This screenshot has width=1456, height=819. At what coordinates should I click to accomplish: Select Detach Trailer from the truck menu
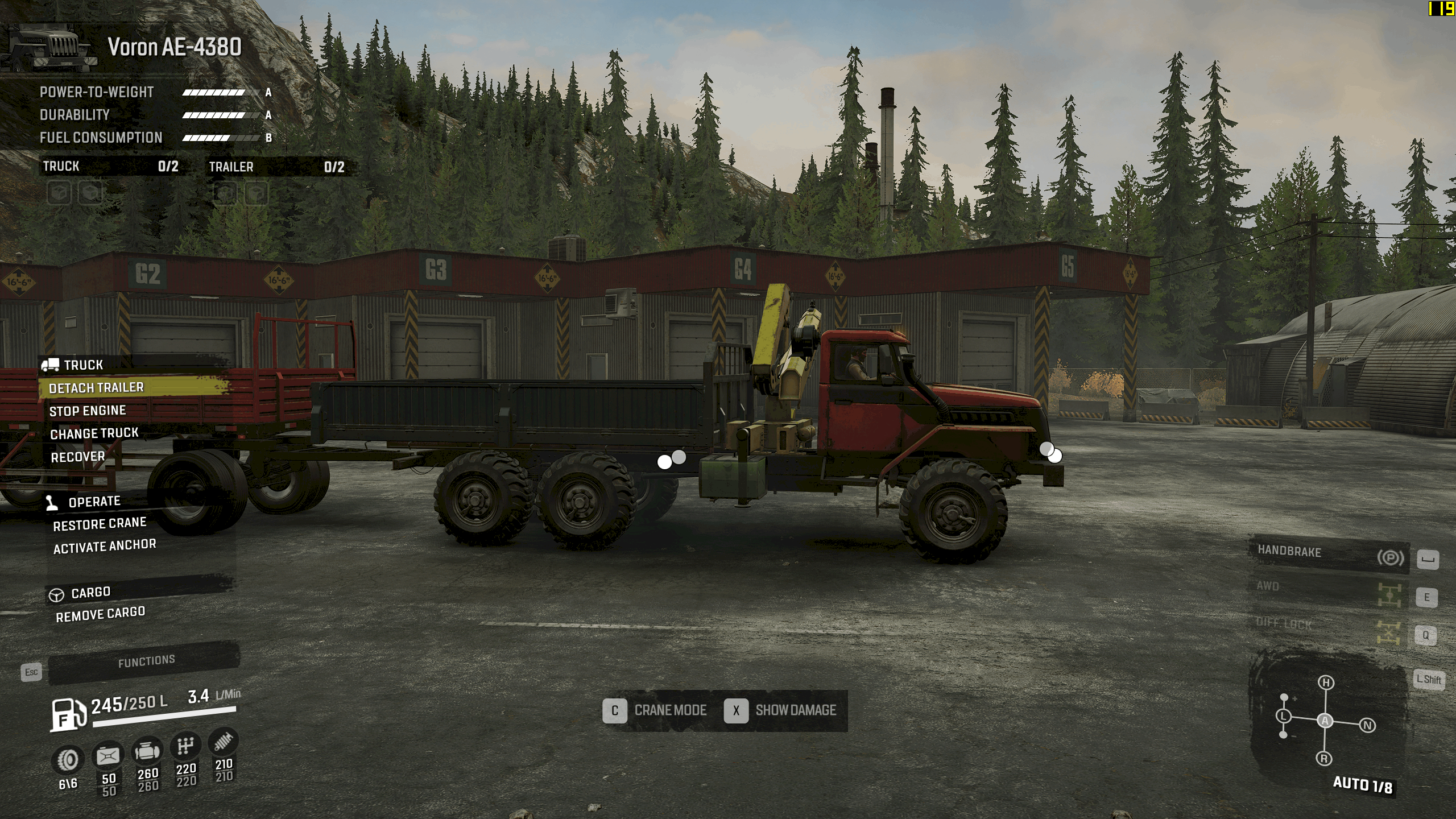point(97,388)
